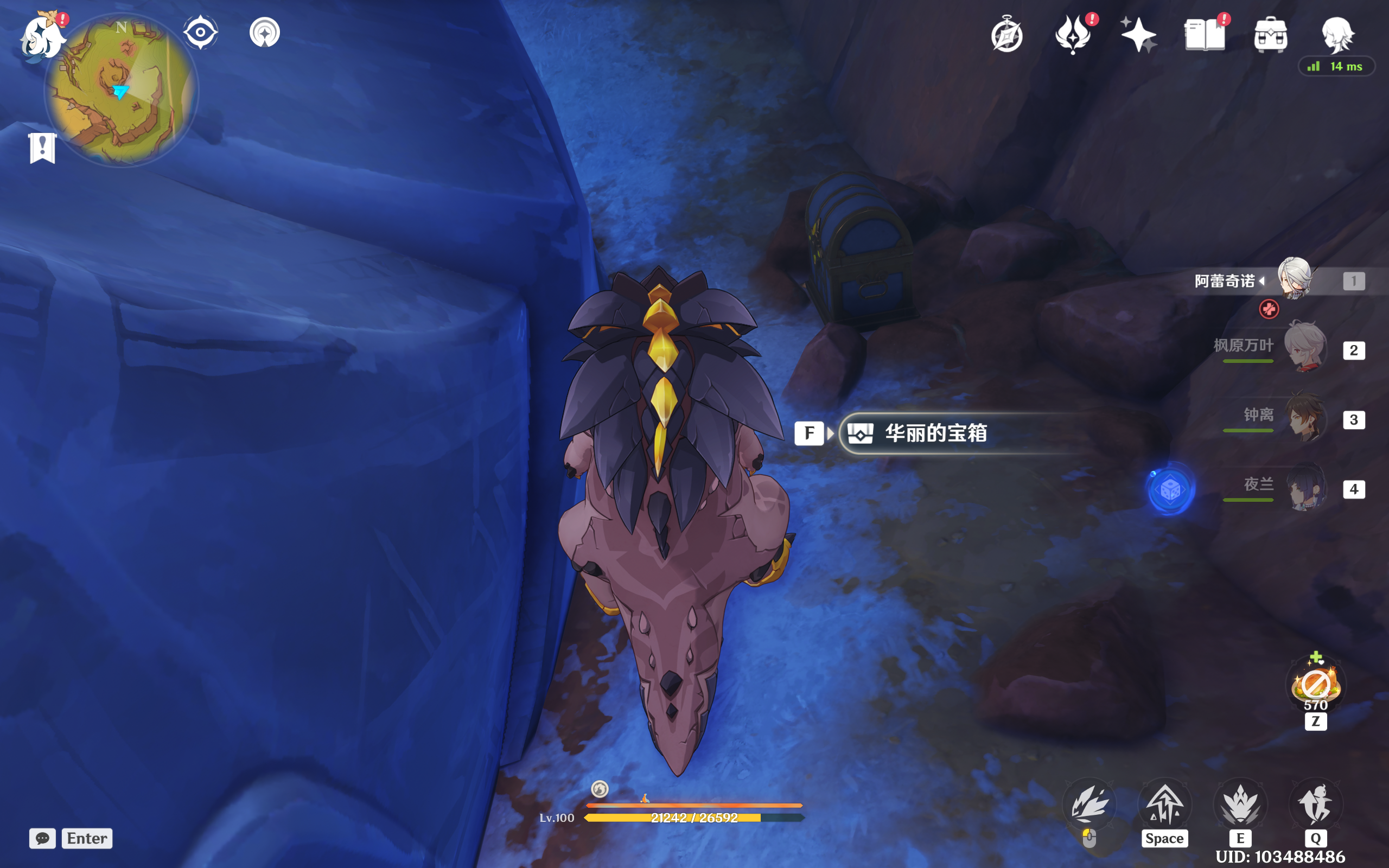1389x868 pixels.
Task: Activate the Elemental Skill icon
Action: tap(1240, 805)
